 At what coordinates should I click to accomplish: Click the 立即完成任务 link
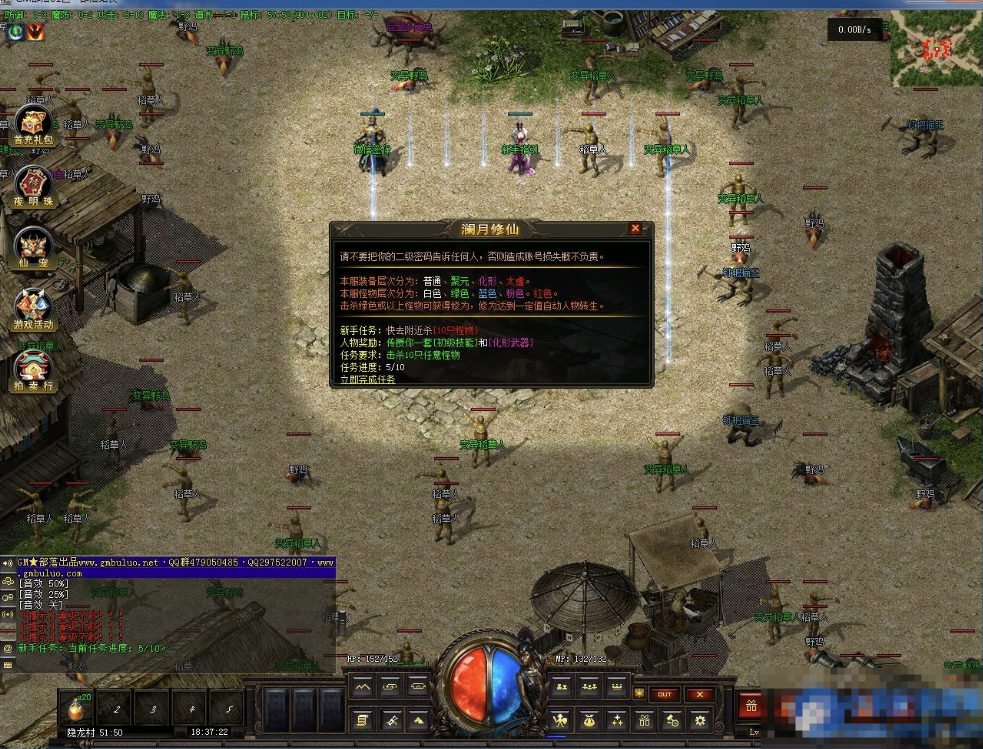pos(367,379)
